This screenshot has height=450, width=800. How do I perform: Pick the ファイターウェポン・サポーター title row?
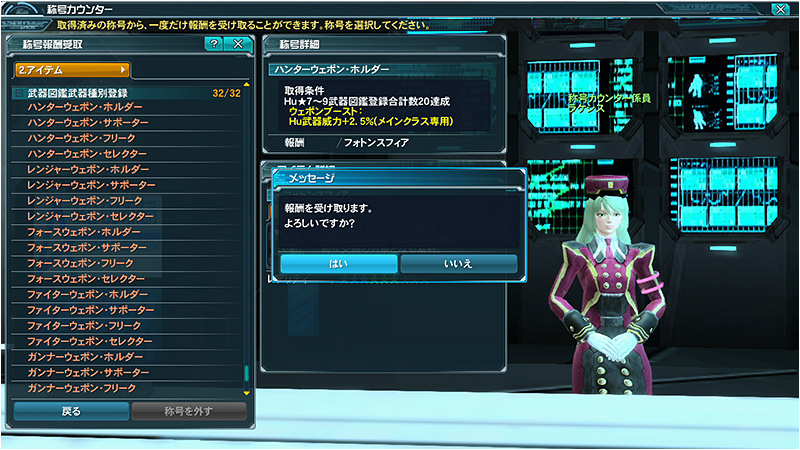click(x=88, y=309)
